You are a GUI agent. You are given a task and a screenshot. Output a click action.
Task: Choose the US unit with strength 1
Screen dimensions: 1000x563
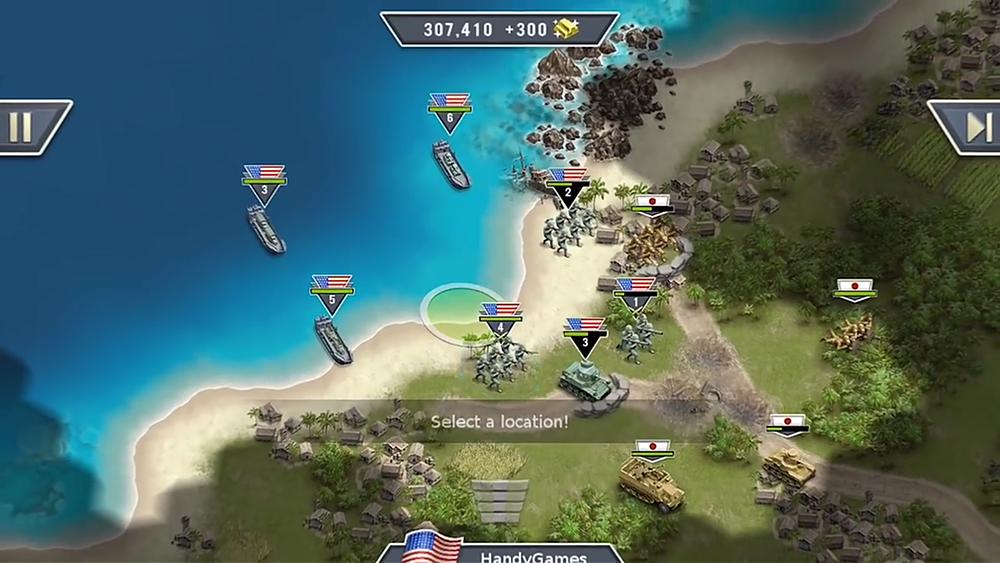pyautogui.click(x=635, y=335)
